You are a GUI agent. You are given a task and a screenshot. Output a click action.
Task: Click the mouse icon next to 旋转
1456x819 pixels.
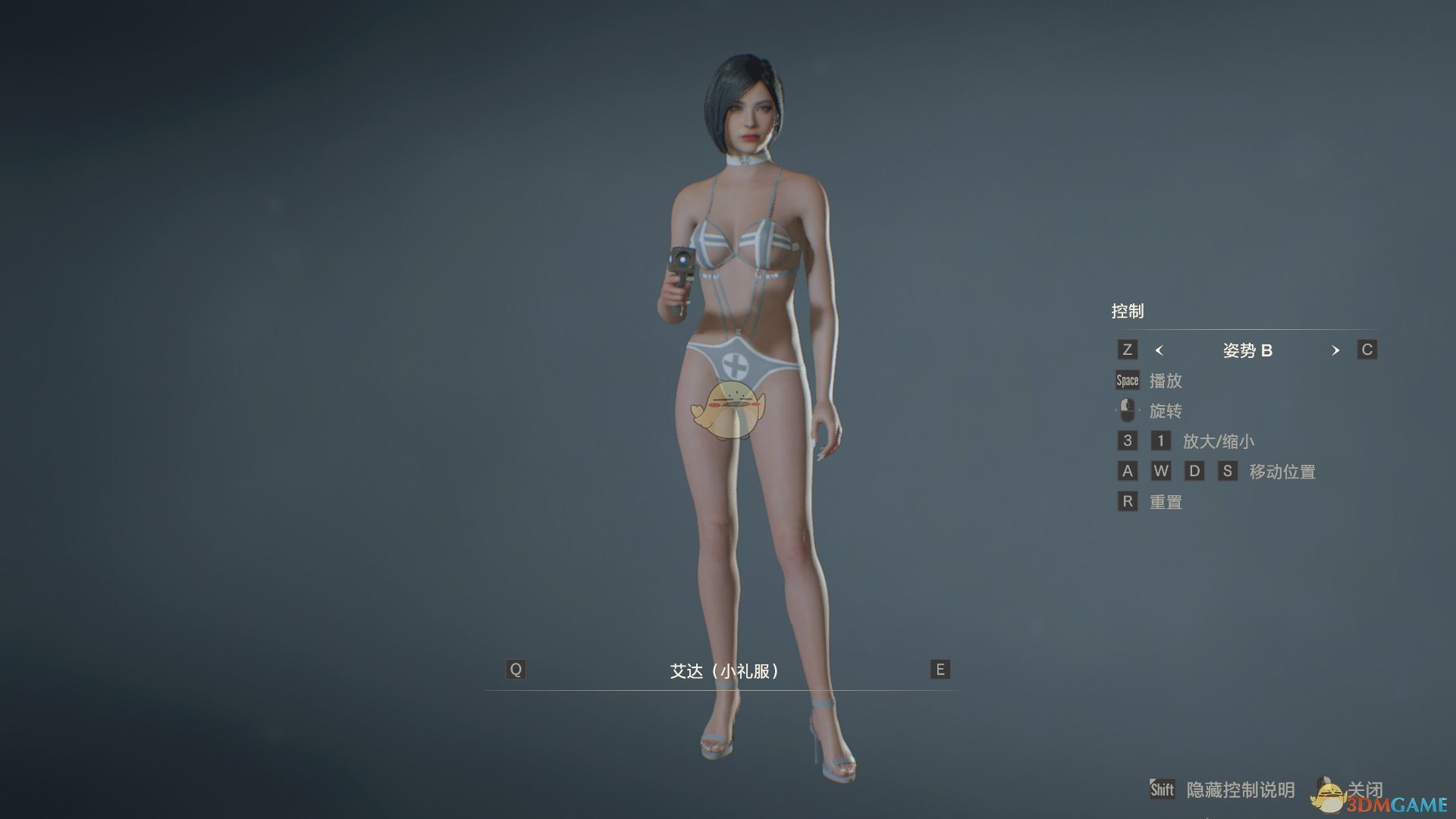[x=1128, y=410]
